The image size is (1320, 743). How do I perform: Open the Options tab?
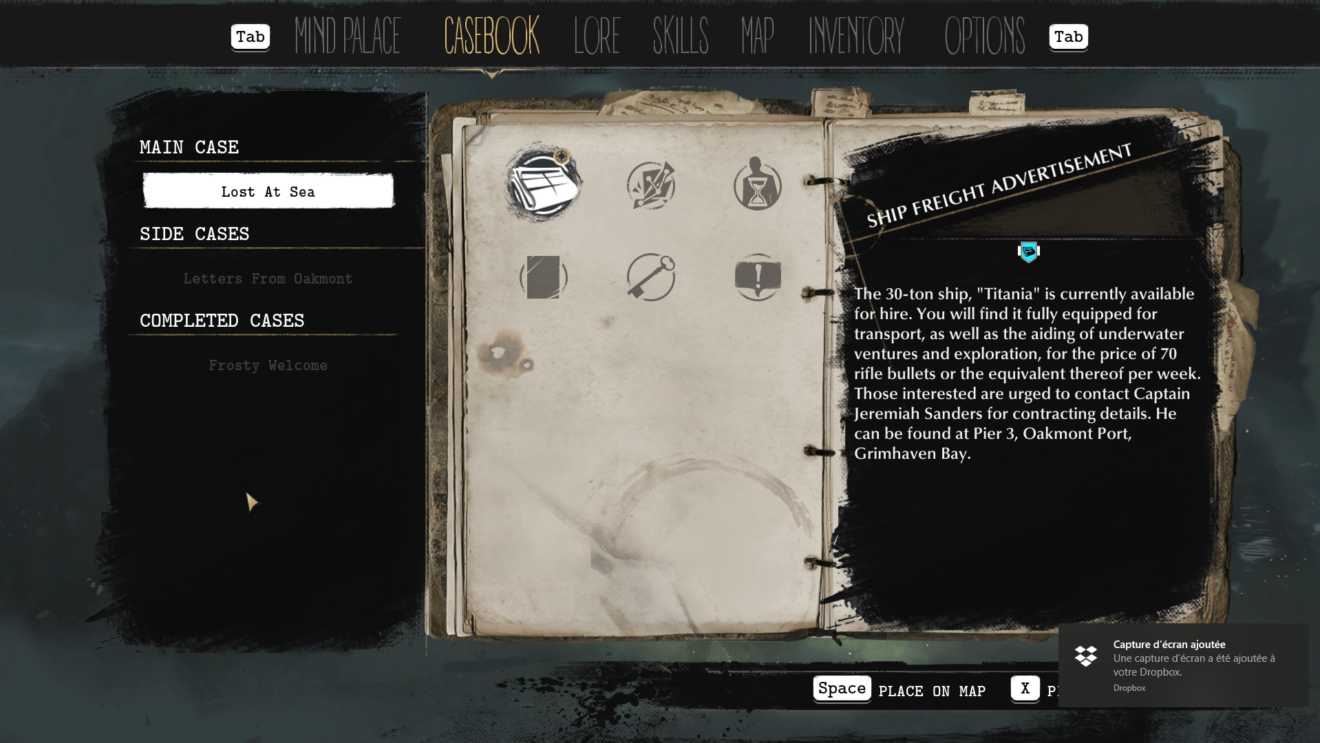[984, 37]
